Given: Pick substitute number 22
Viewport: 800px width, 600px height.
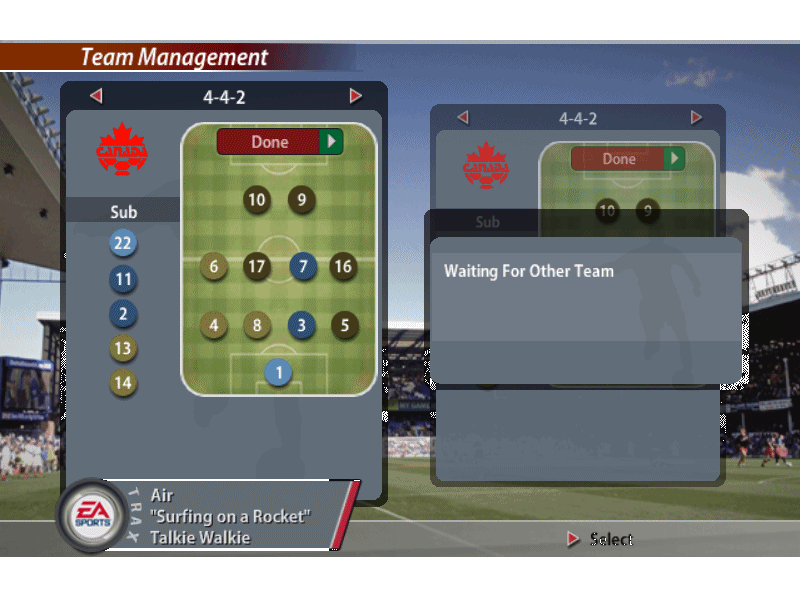Looking at the screenshot, I should [123, 243].
